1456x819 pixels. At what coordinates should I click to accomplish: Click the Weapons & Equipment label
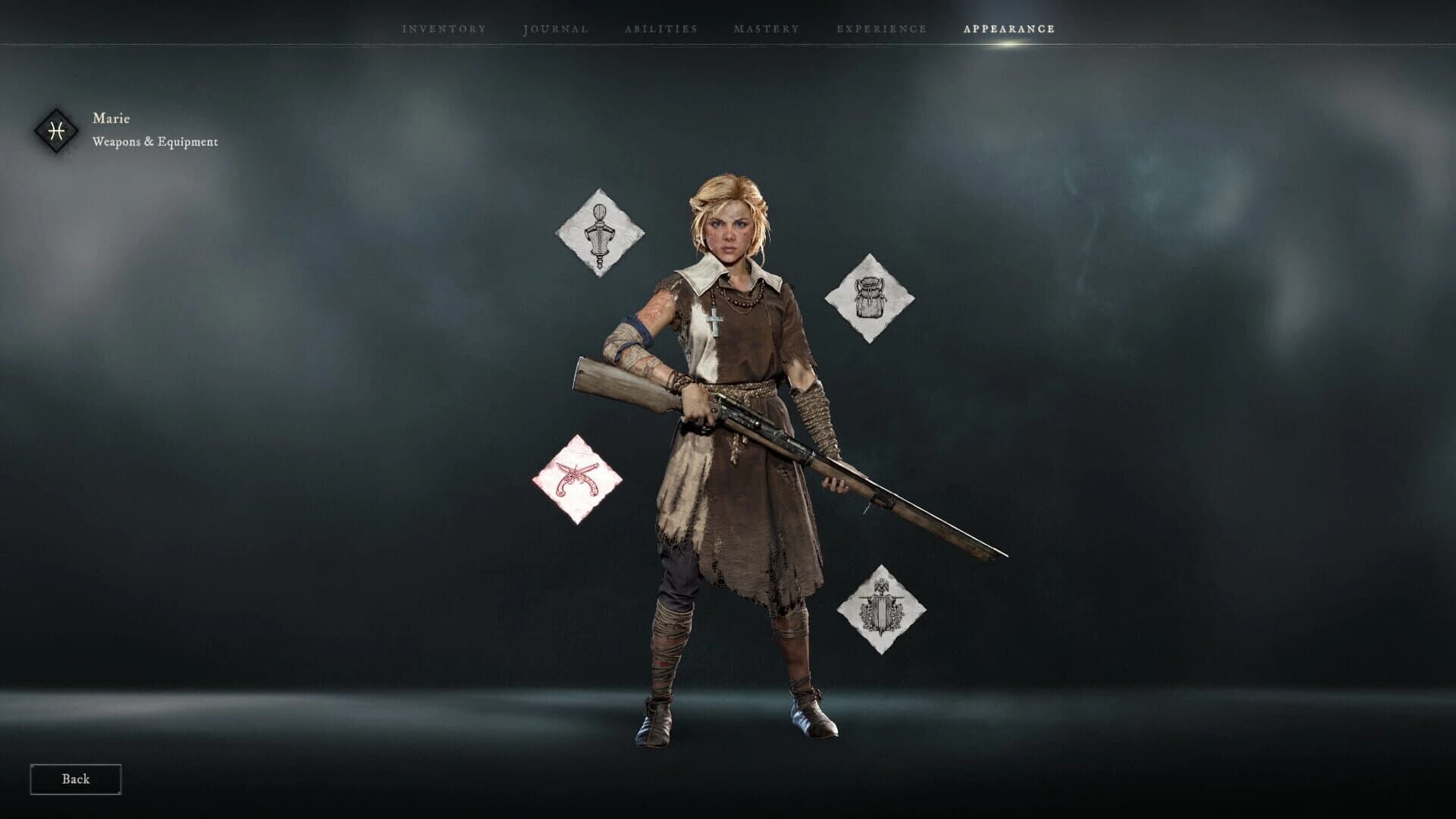click(155, 140)
